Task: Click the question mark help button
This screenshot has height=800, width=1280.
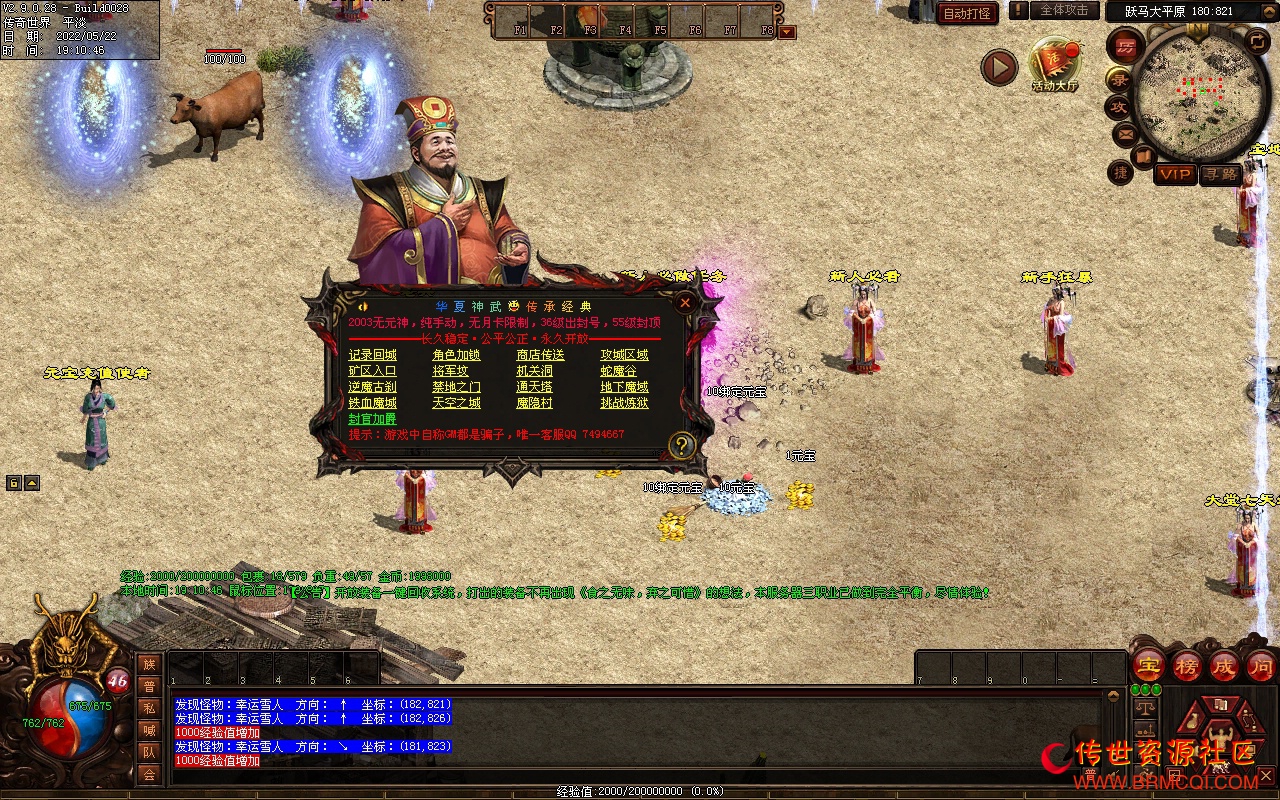Action: [x=682, y=445]
